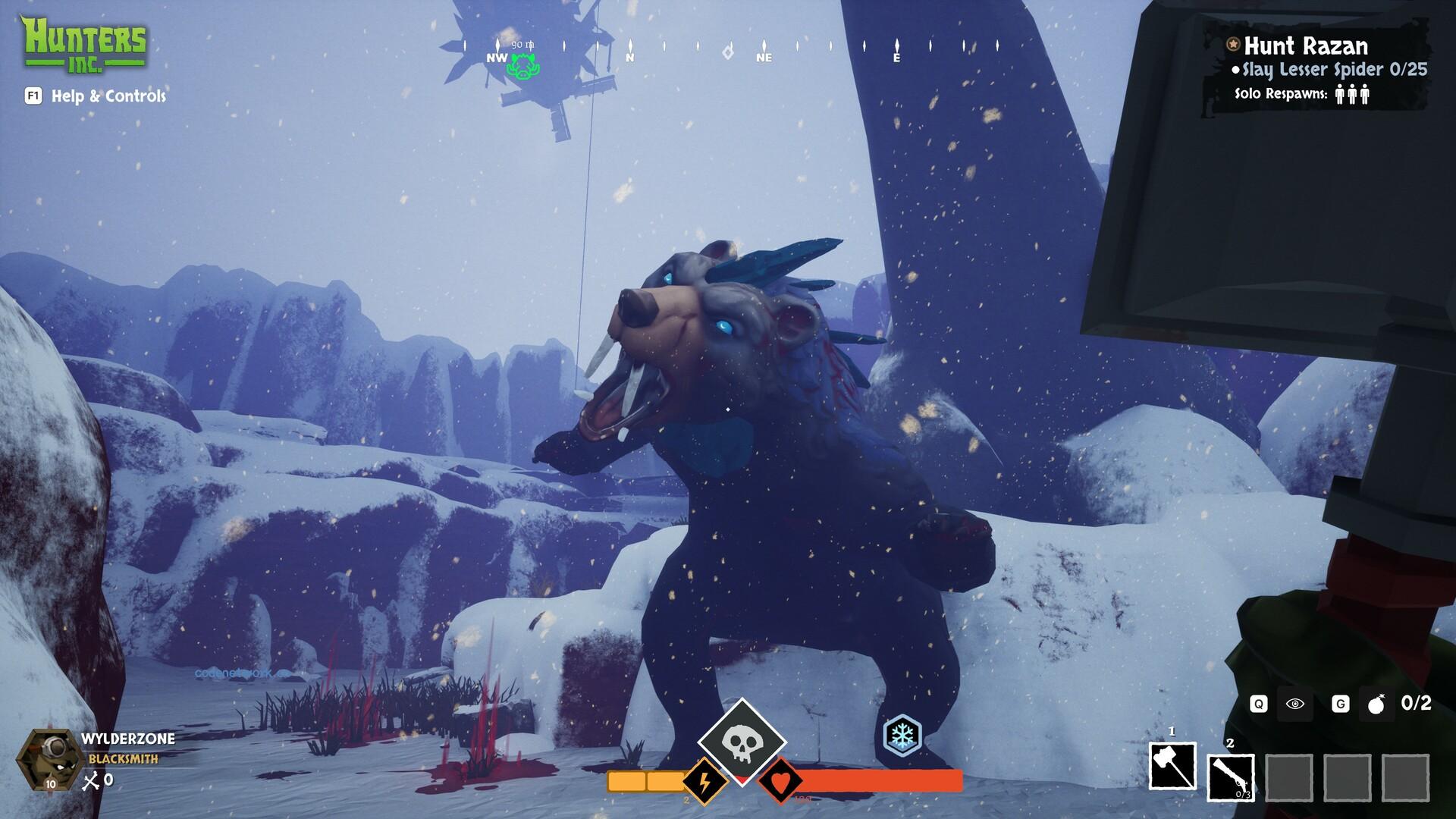This screenshot has width=1456, height=819.
Task: Click the Hunters Inc. logo
Action: click(x=83, y=44)
